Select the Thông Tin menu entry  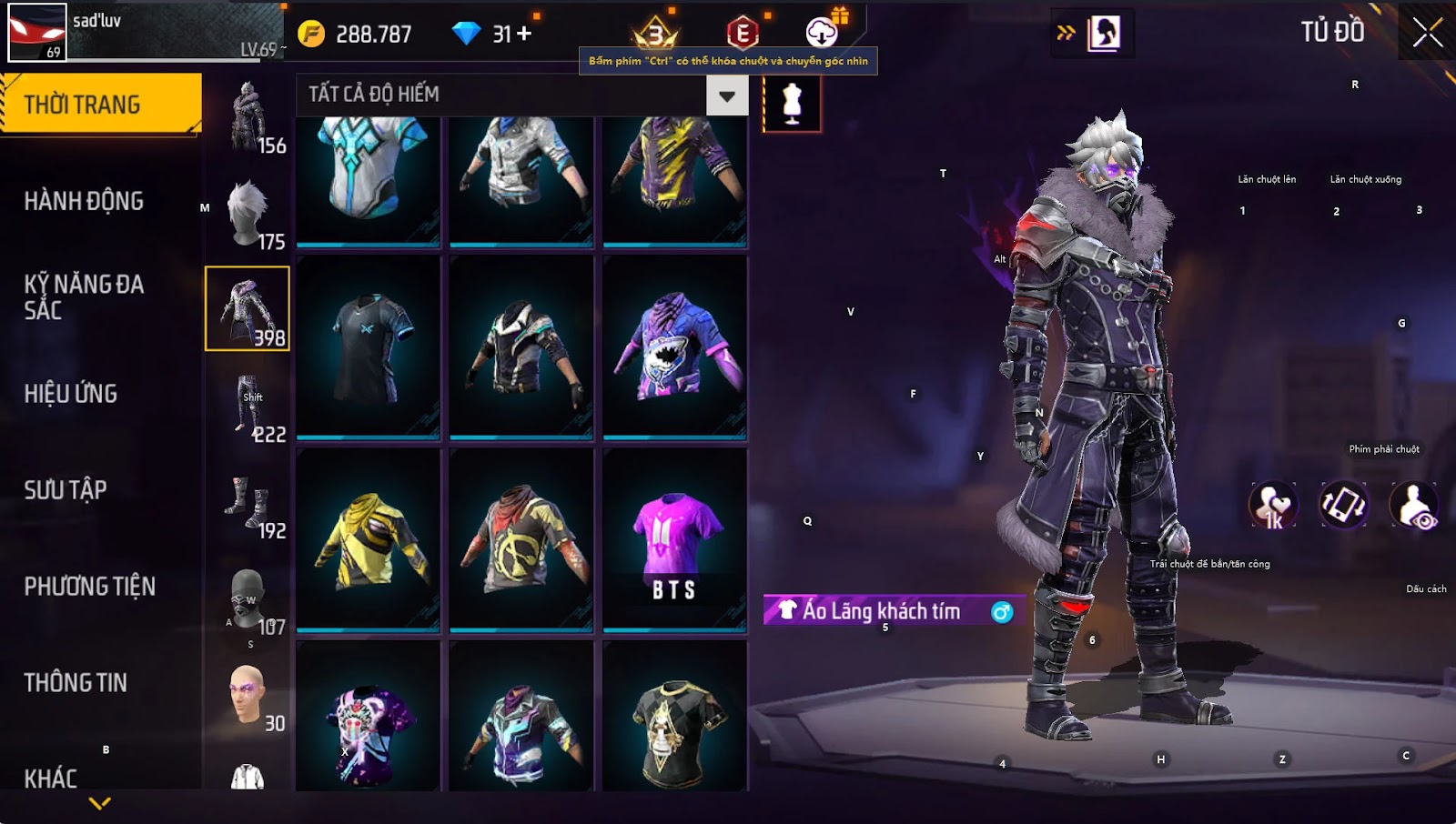pos(76,683)
